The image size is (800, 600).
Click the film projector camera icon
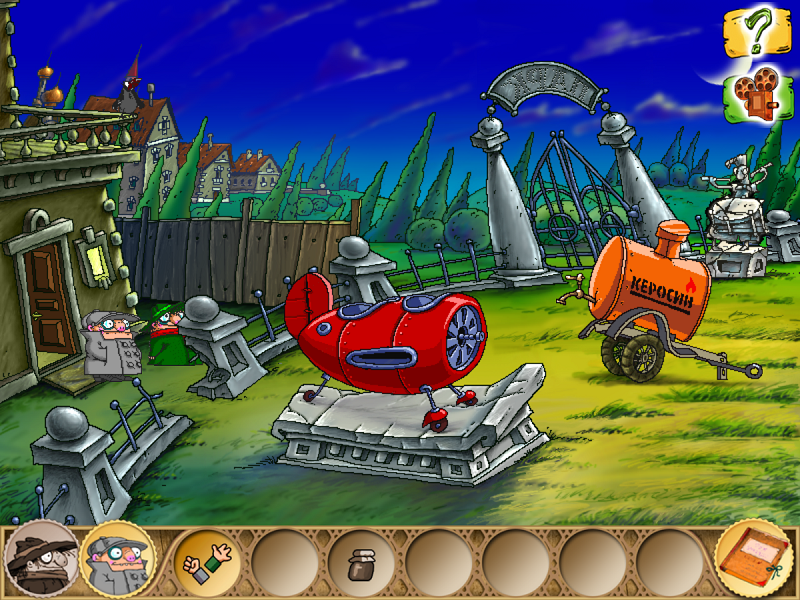(756, 93)
